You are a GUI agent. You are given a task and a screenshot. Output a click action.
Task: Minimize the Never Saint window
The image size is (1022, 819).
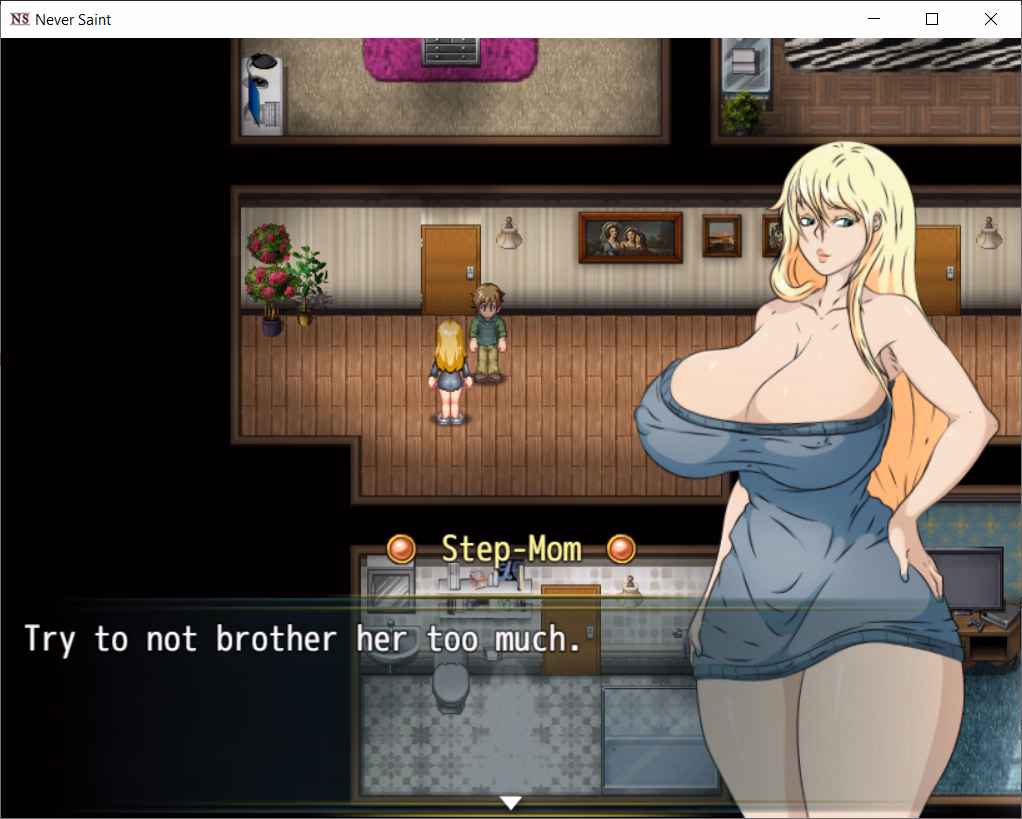click(x=873, y=19)
